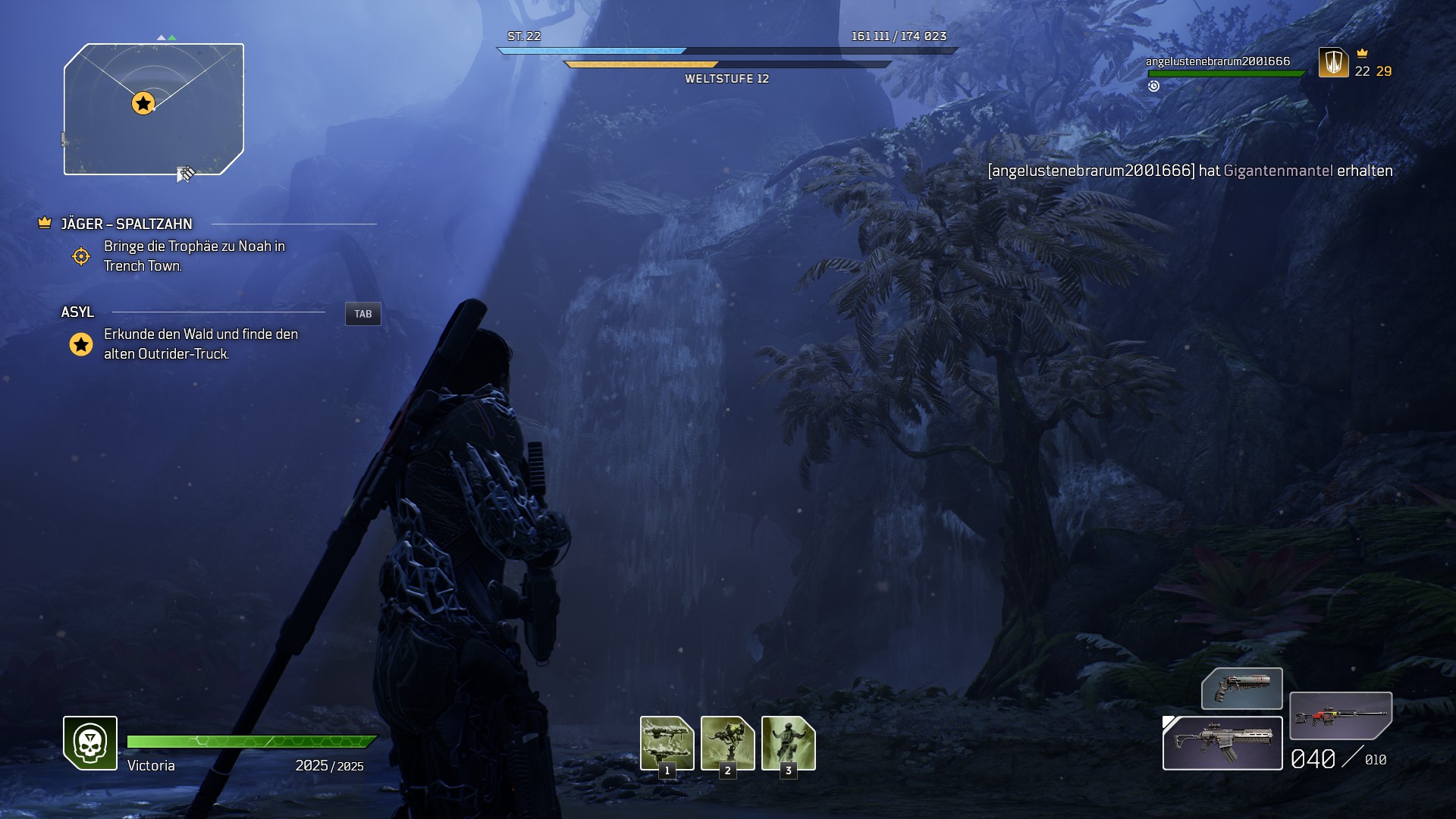The height and width of the screenshot is (819, 1456).
Task: Select teammate angelustenebrarum2001666 class badge
Action: (x=1333, y=63)
